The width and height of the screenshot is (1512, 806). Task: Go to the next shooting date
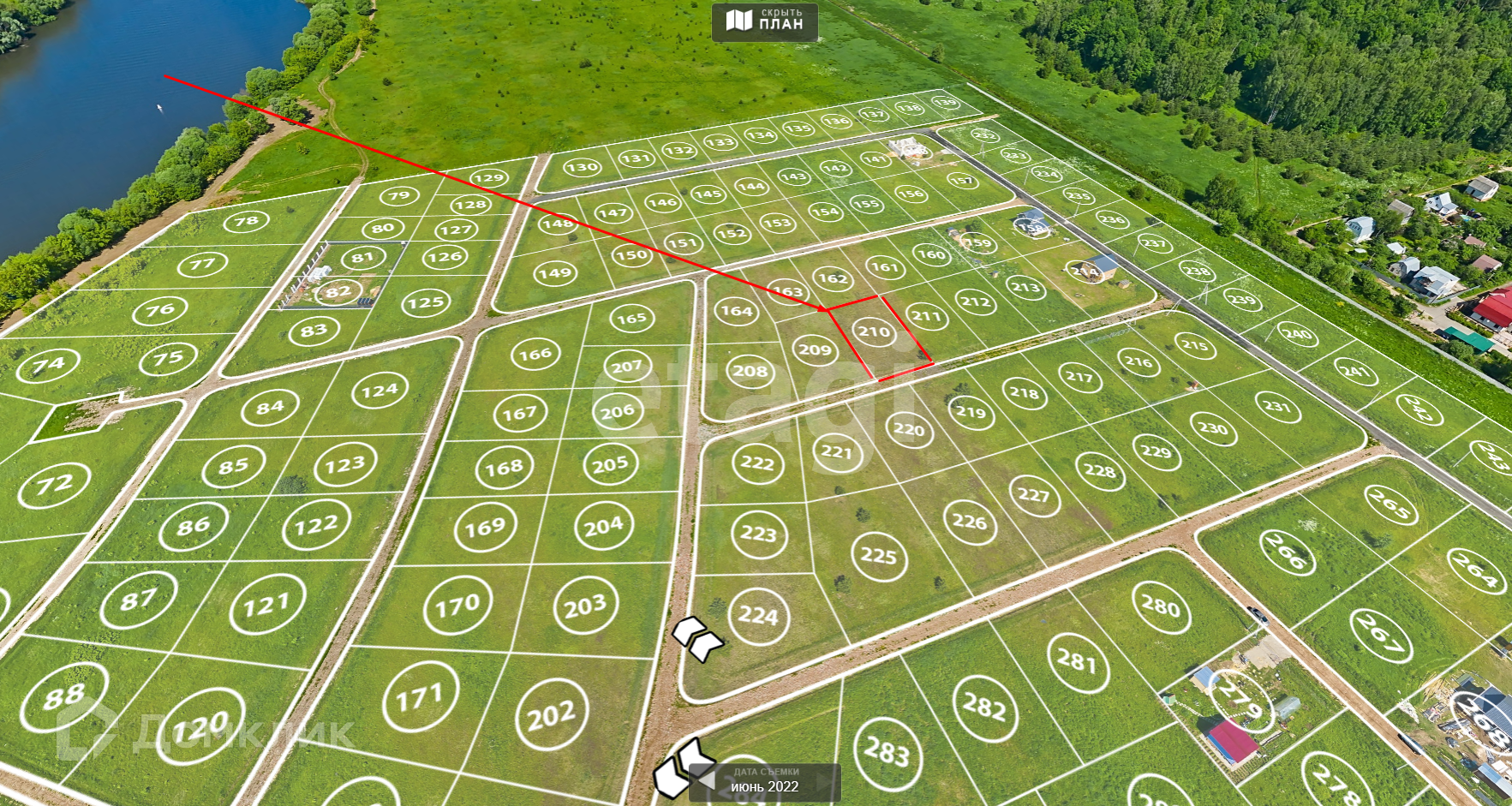click(x=826, y=780)
